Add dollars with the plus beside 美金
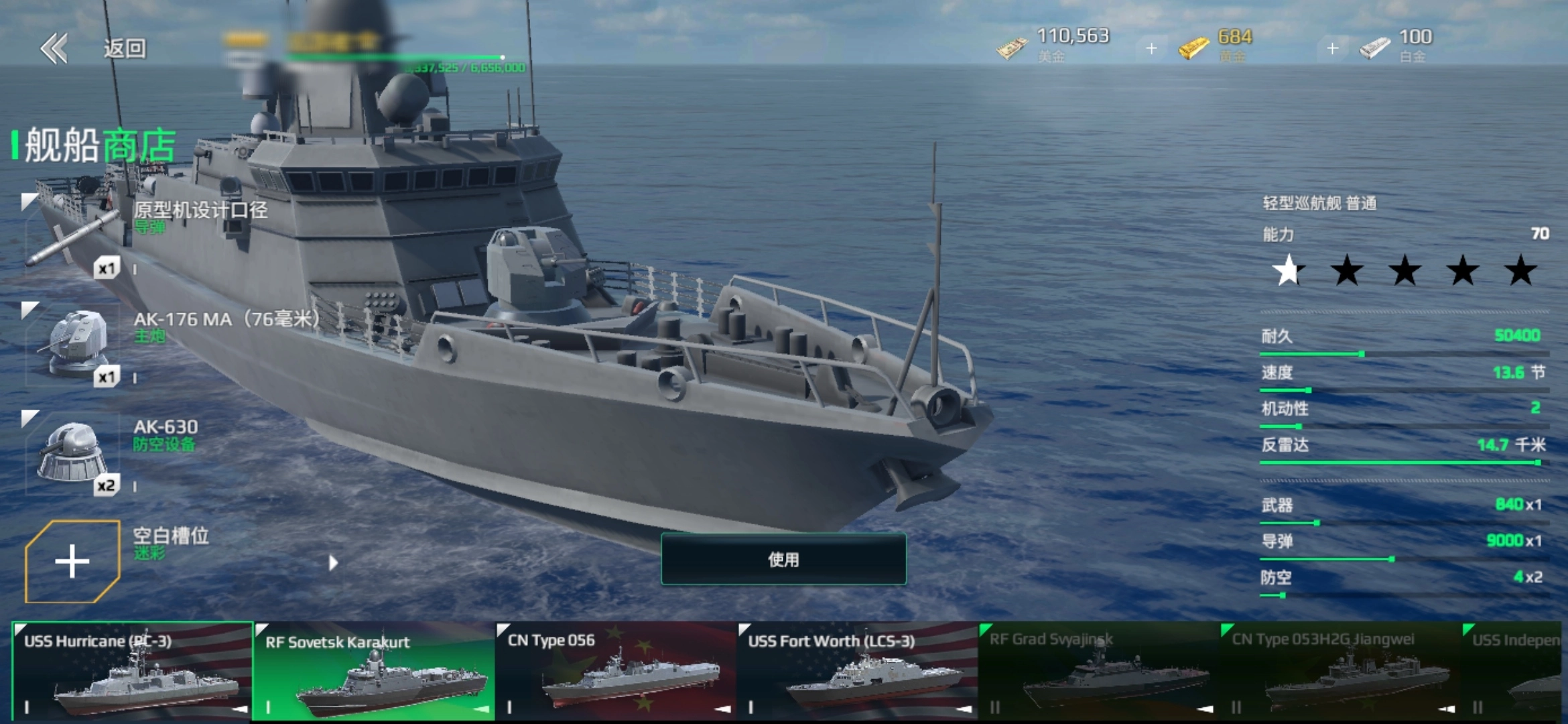This screenshot has width=1568, height=724. (1151, 48)
